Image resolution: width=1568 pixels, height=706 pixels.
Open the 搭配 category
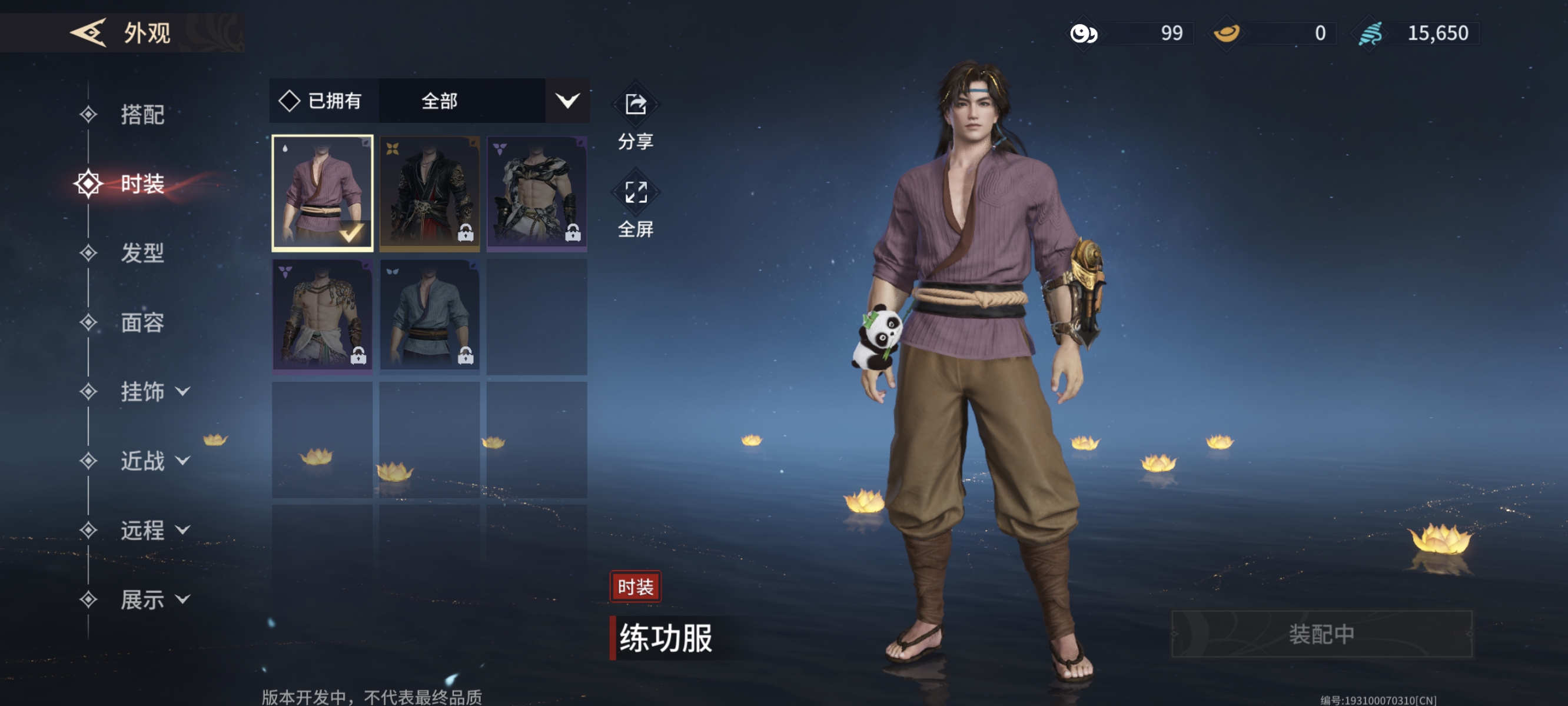pyautogui.click(x=142, y=114)
